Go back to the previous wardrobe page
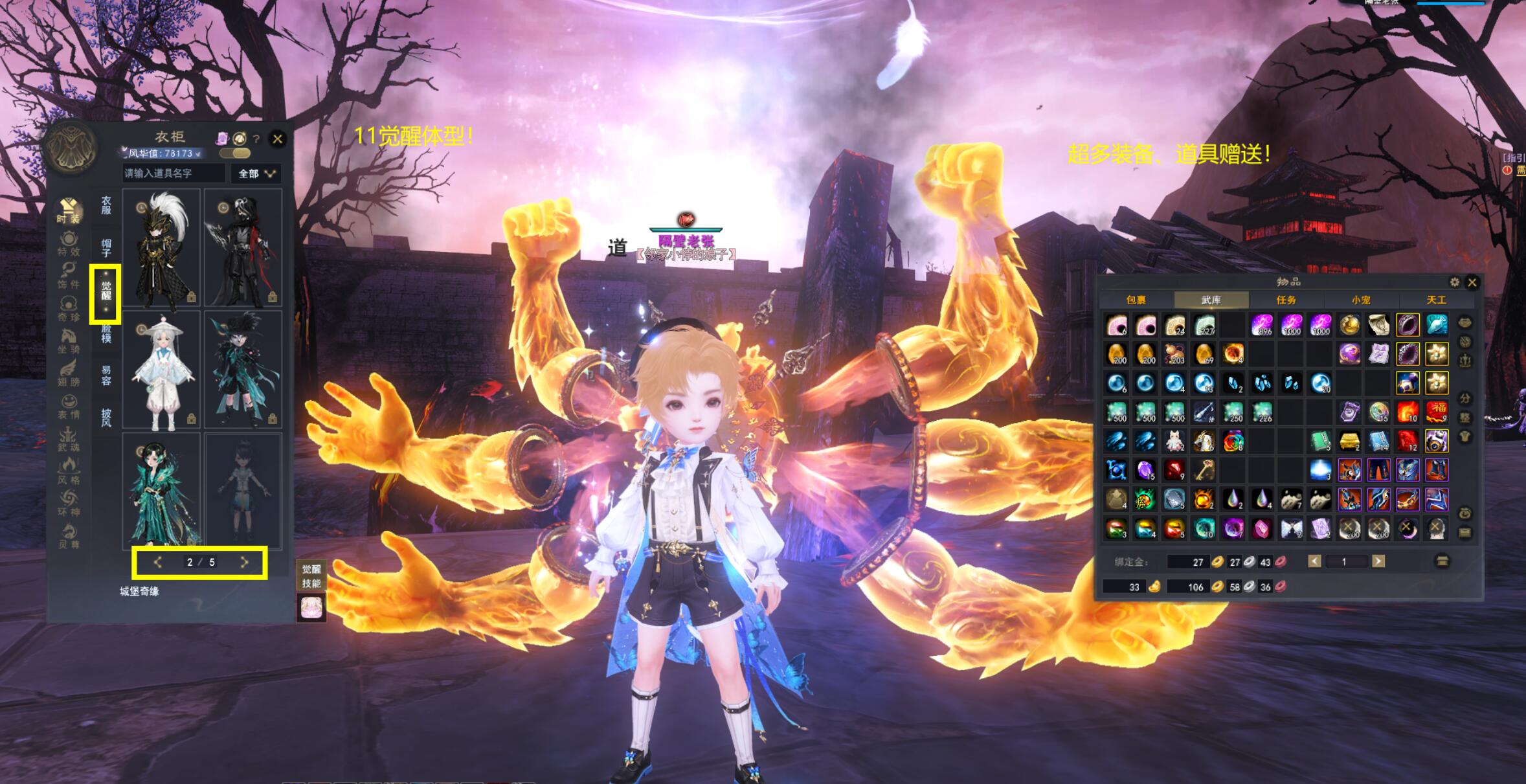This screenshot has height=784, width=1526. click(x=157, y=563)
